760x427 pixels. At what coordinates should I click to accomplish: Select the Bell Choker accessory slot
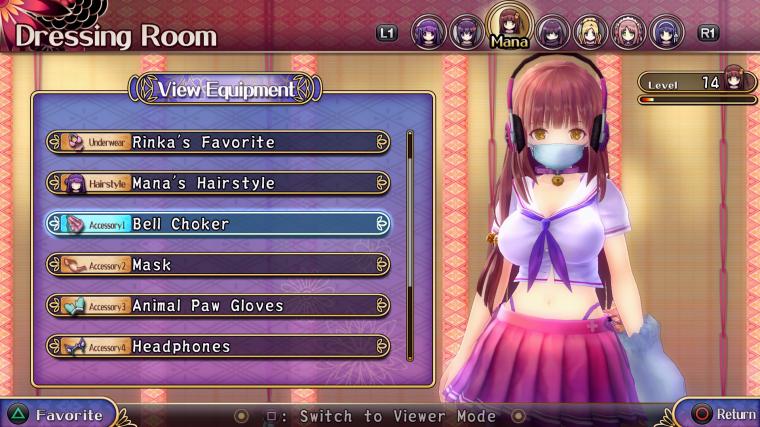[218, 224]
